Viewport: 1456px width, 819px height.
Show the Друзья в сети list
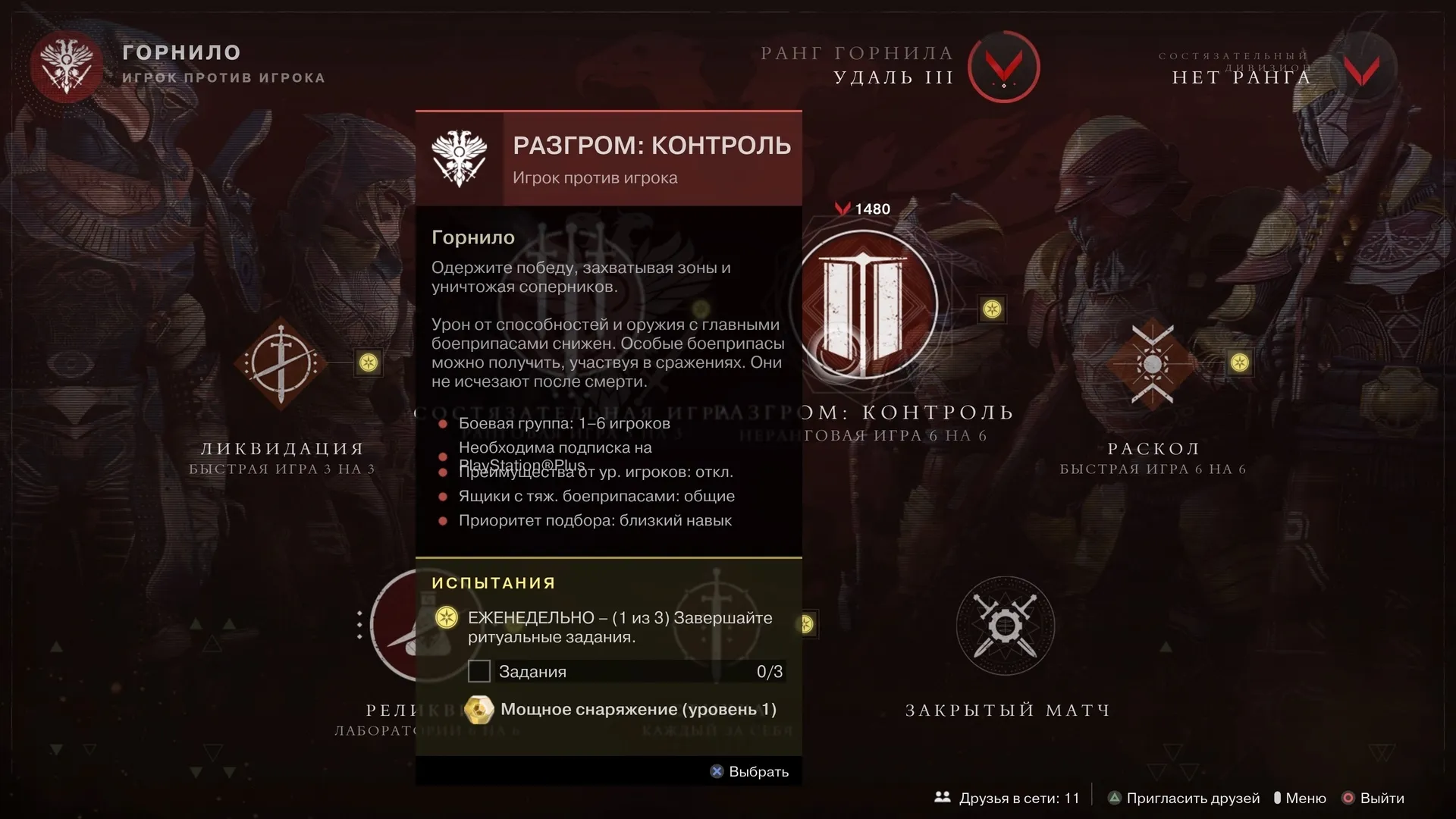coord(1007,798)
